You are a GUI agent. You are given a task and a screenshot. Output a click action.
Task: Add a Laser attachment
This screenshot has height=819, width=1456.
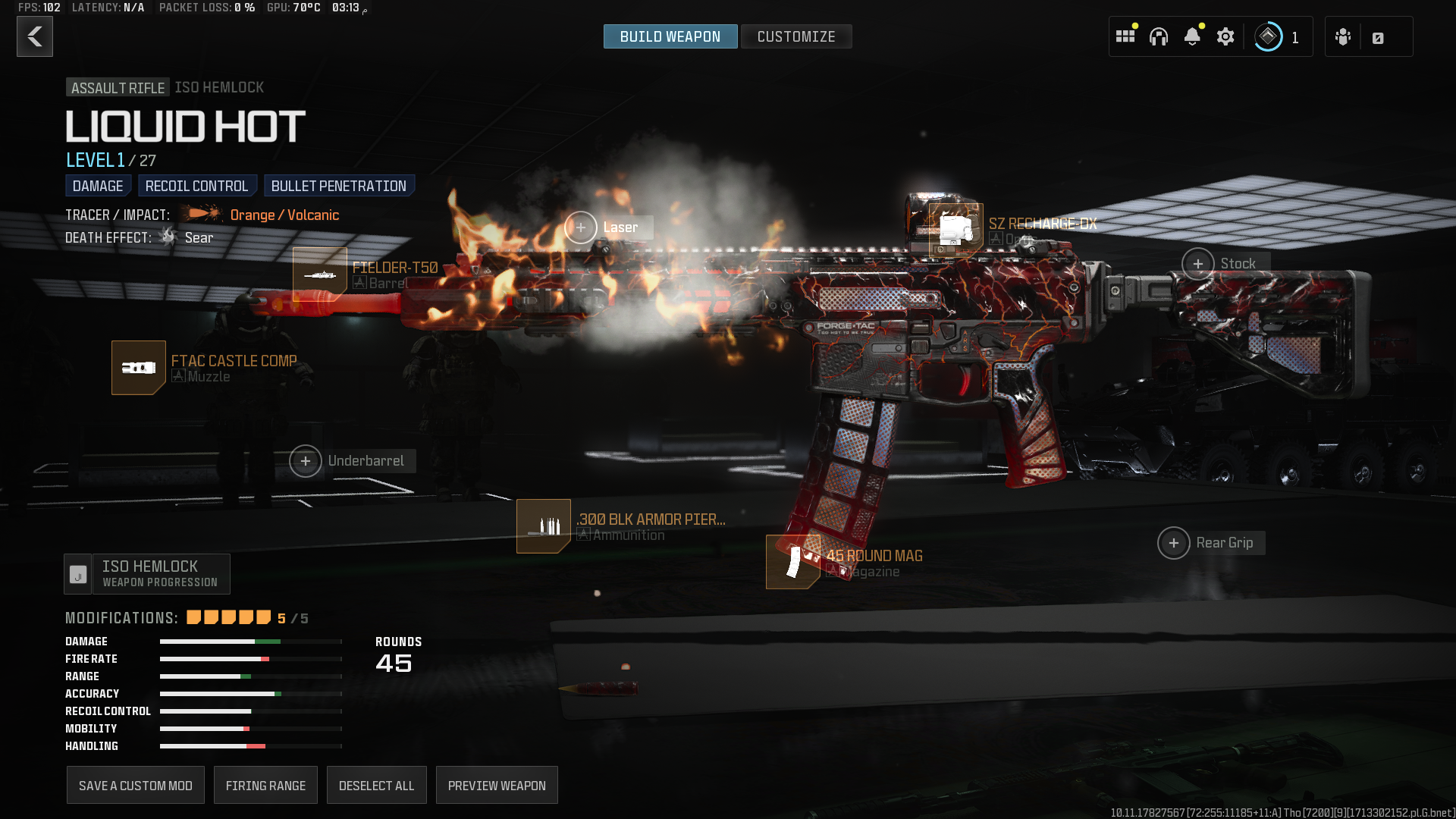581,227
